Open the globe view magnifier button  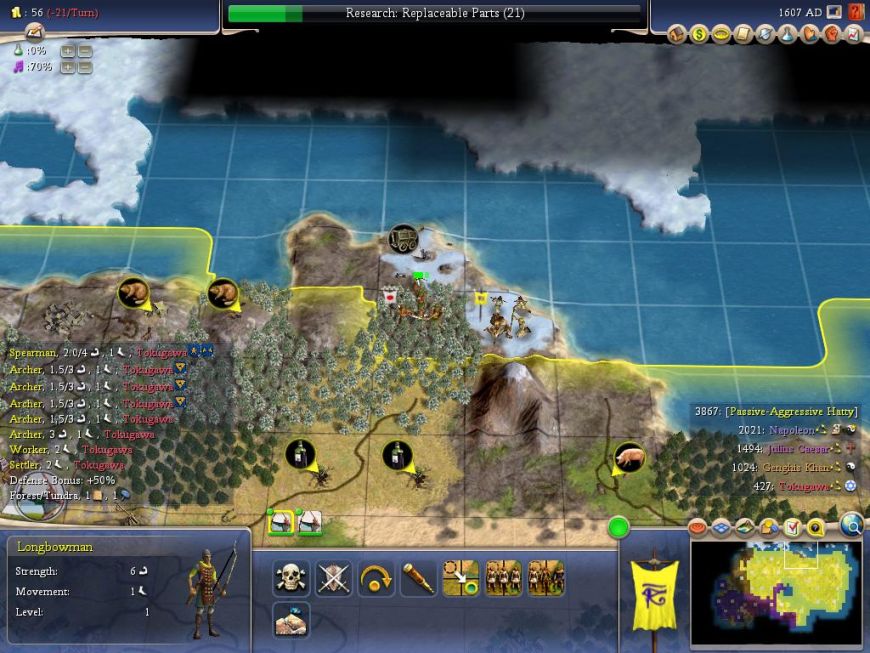tap(852, 525)
